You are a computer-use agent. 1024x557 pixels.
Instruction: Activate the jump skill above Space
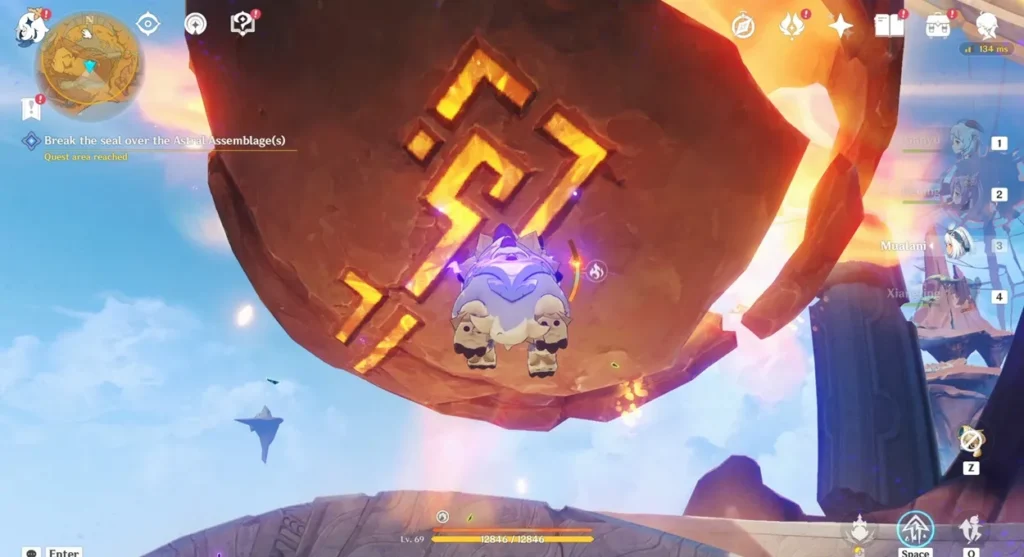click(915, 529)
